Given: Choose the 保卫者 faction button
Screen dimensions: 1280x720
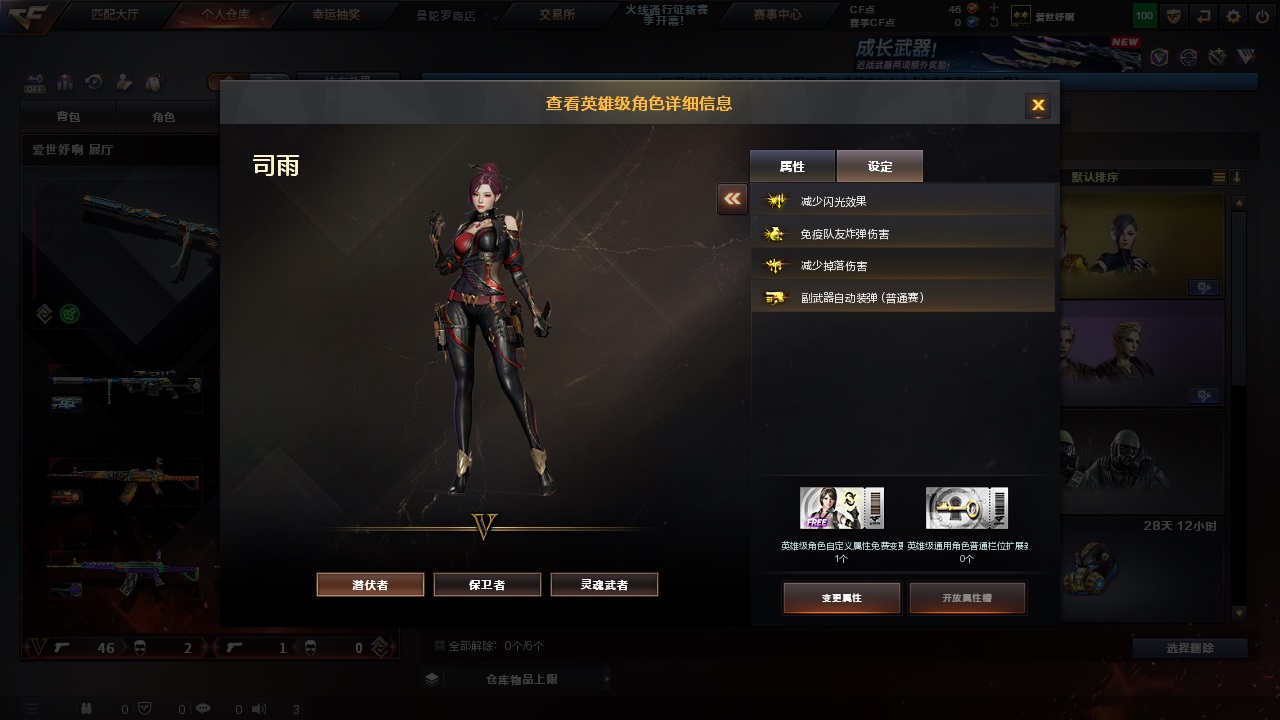Looking at the screenshot, I should [487, 585].
